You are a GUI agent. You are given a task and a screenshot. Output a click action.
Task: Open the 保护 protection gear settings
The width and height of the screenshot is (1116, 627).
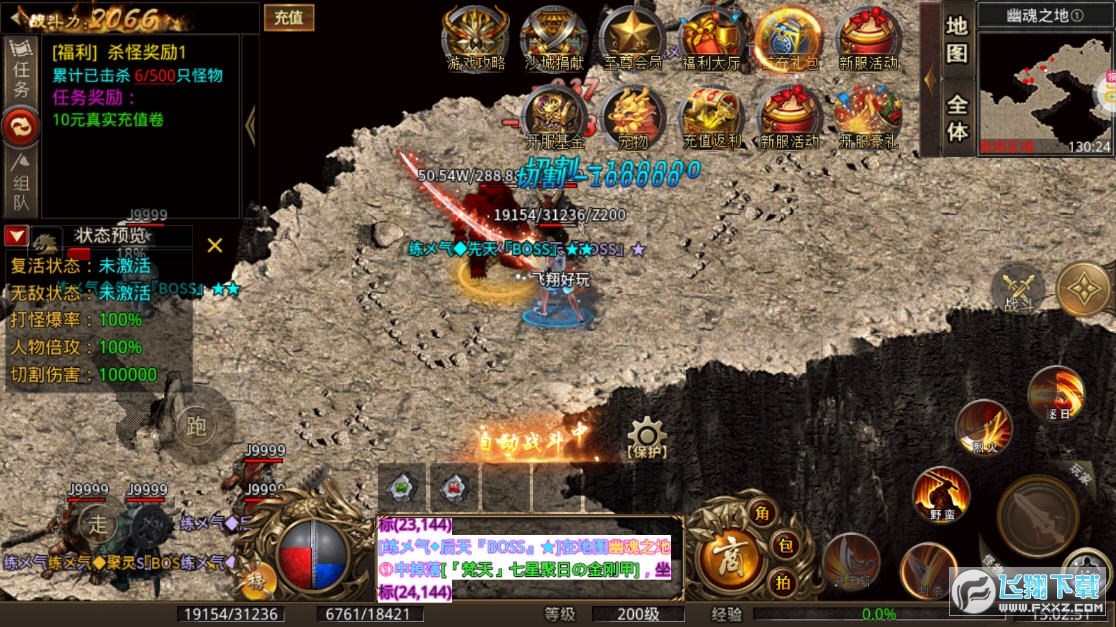point(647,438)
